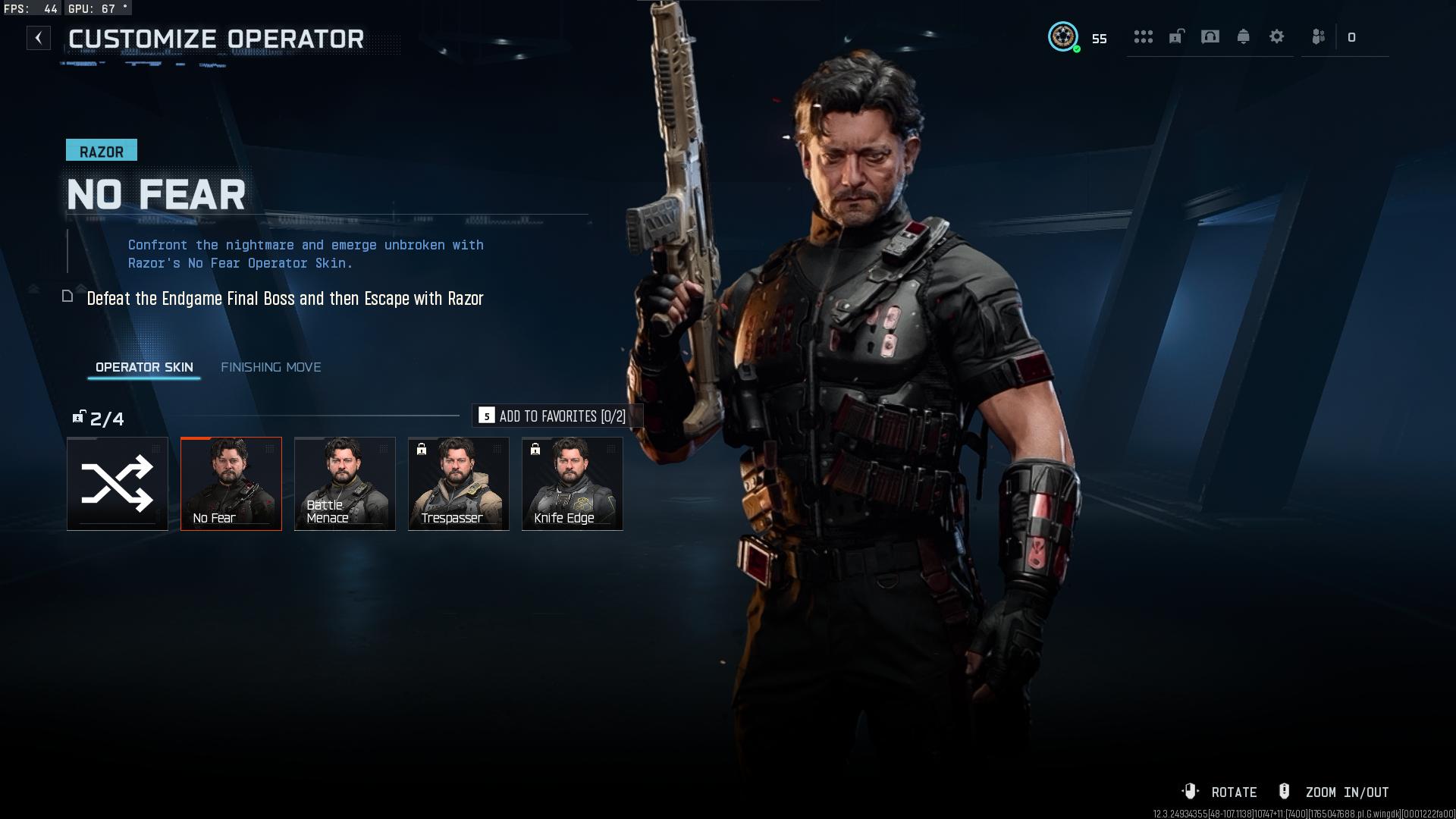Screen dimensions: 1456x819
Task: Equip the Battle Menace skin
Action: click(x=345, y=484)
